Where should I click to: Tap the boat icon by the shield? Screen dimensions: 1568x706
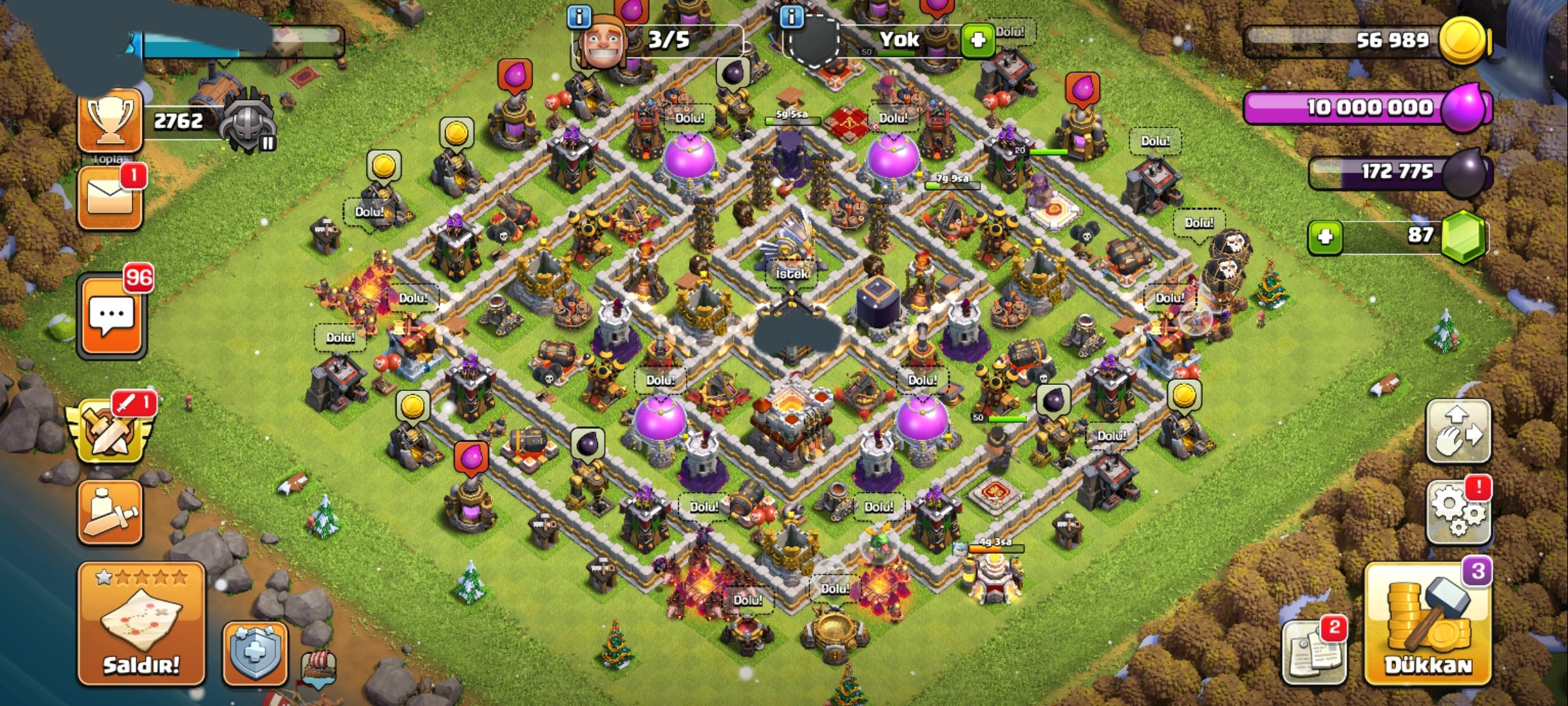click(319, 668)
